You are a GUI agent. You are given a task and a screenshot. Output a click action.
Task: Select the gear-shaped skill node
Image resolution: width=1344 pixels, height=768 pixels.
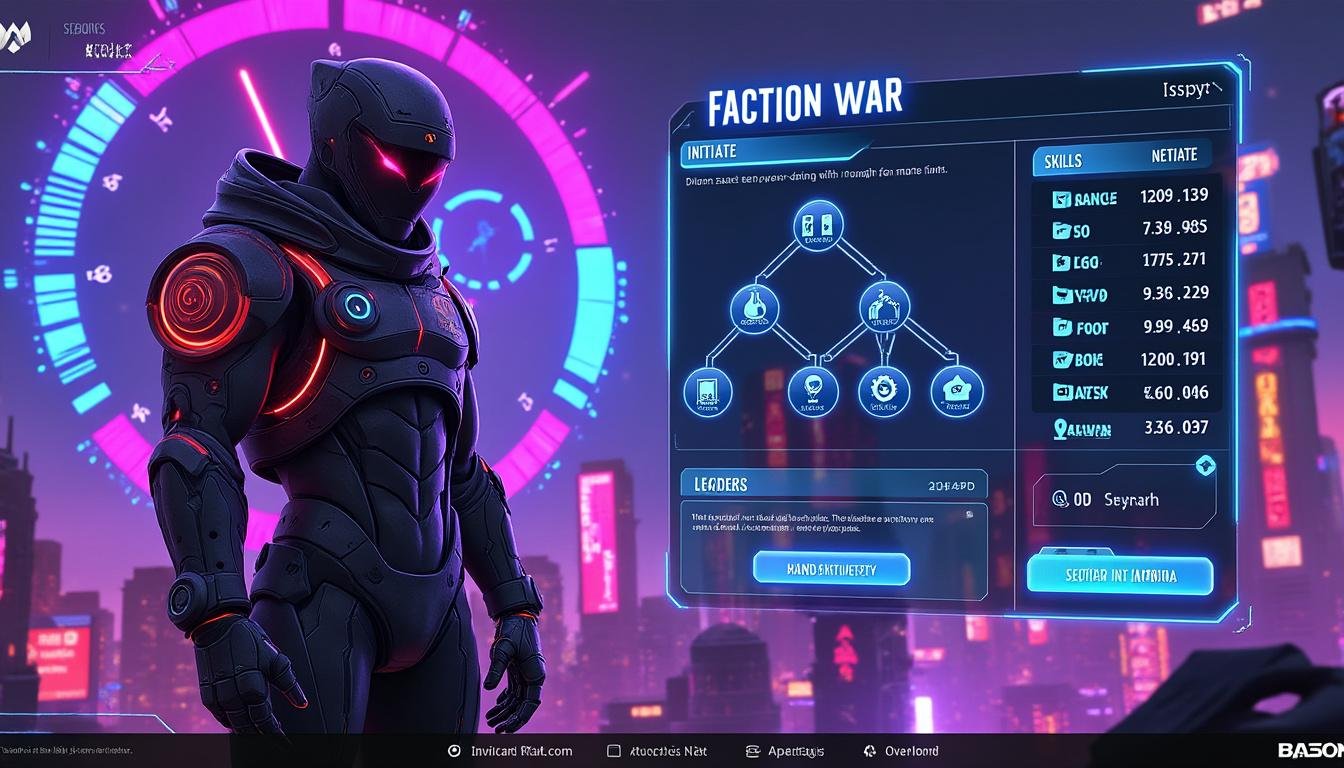point(884,389)
